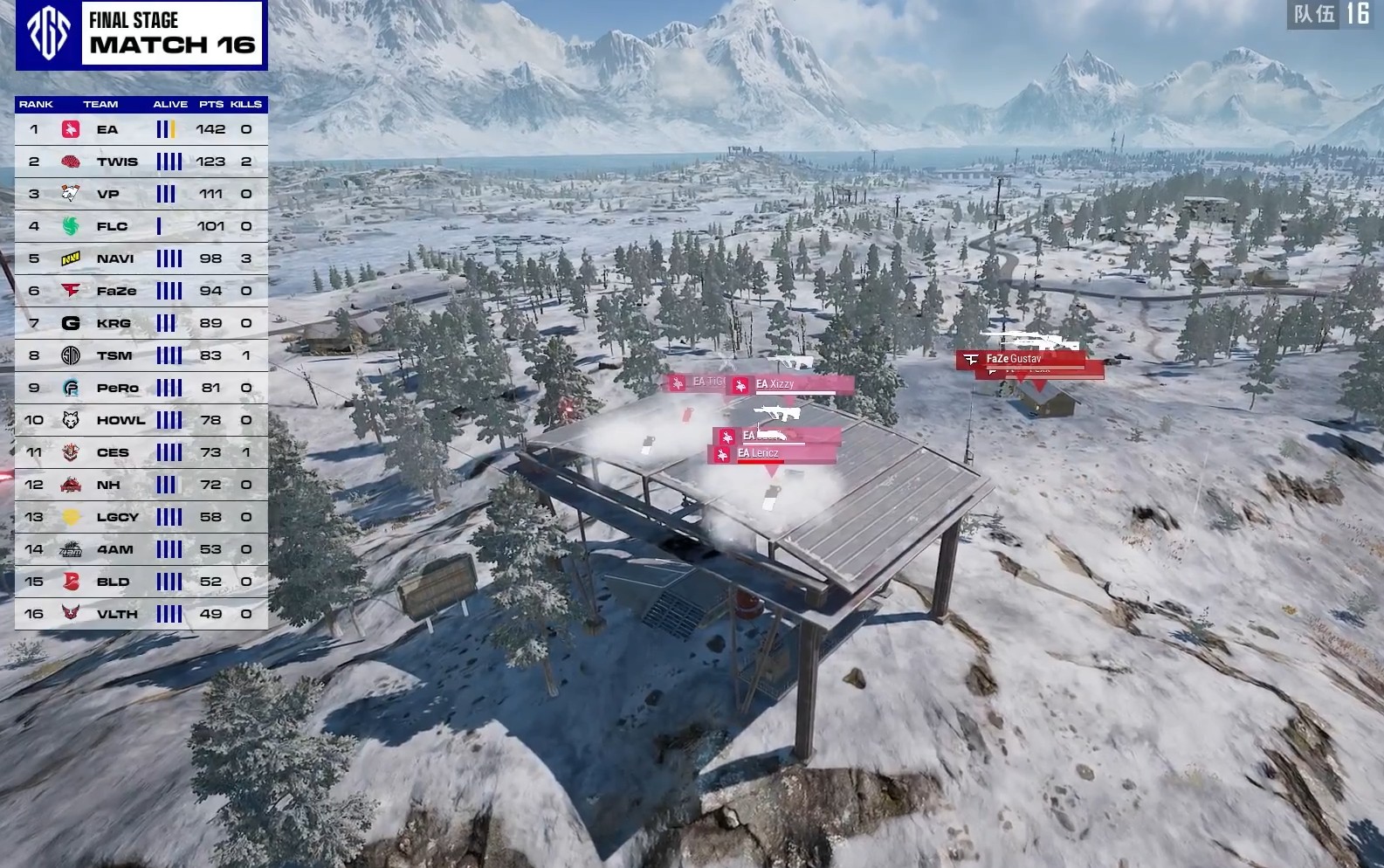The image size is (1384, 868).
Task: Click the LGCY row in the rankings
Action: [141, 517]
